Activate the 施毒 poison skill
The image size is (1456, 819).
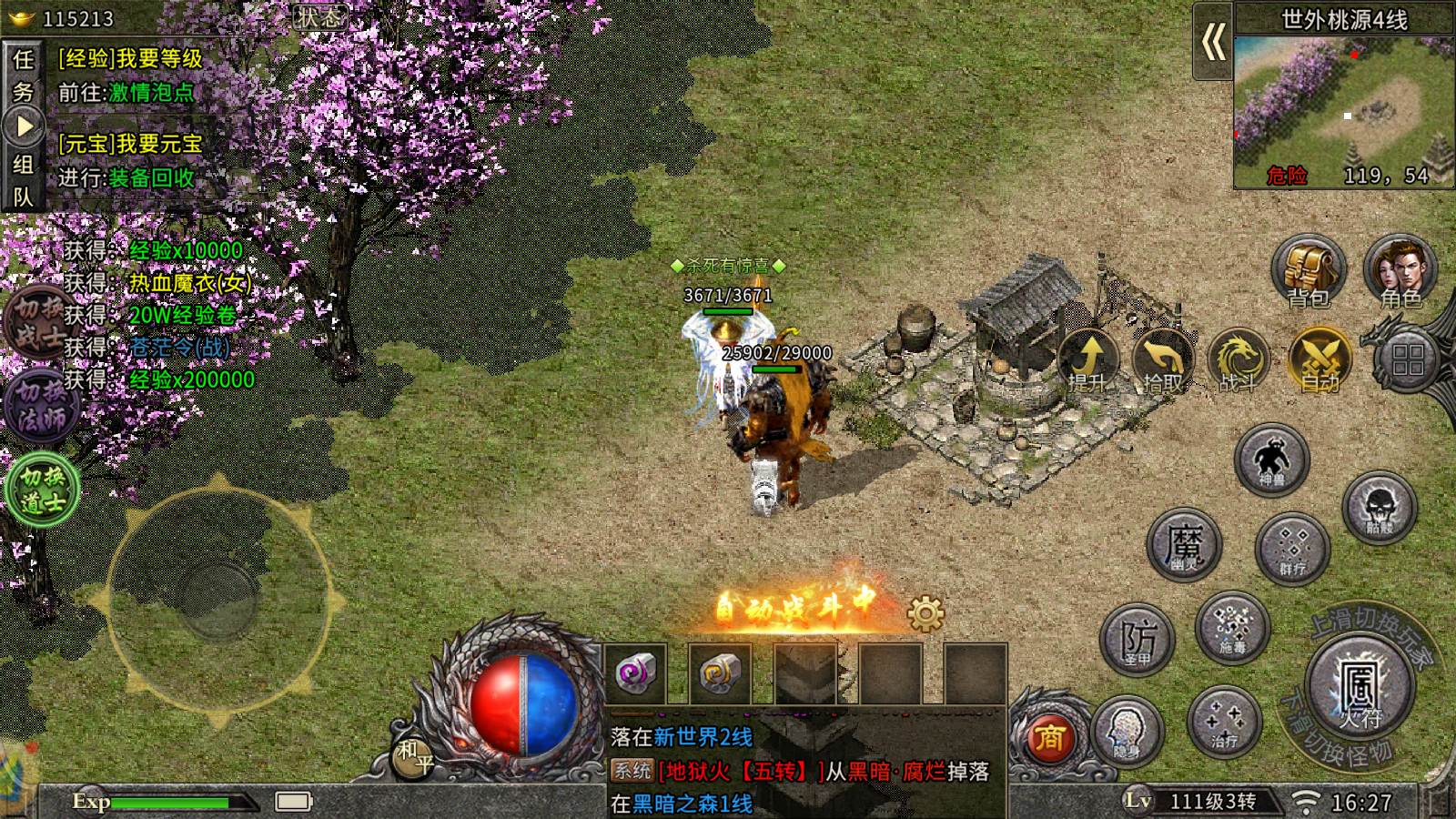[x=1232, y=628]
